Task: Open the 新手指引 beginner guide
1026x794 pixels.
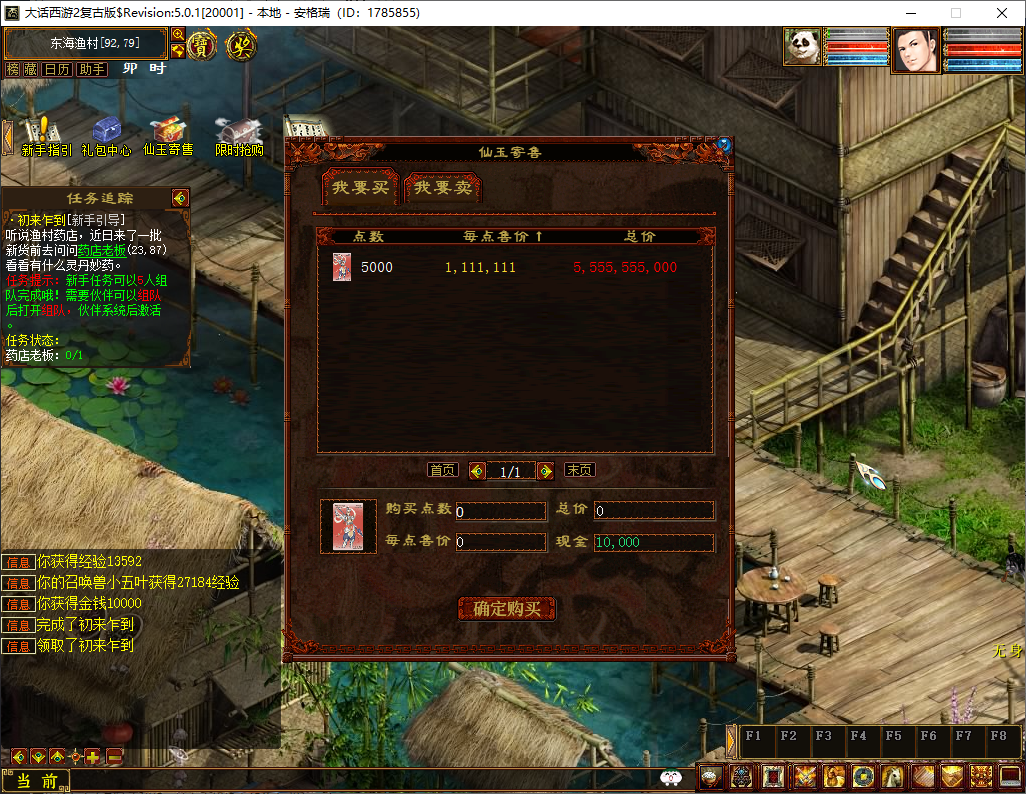Action: [45, 136]
